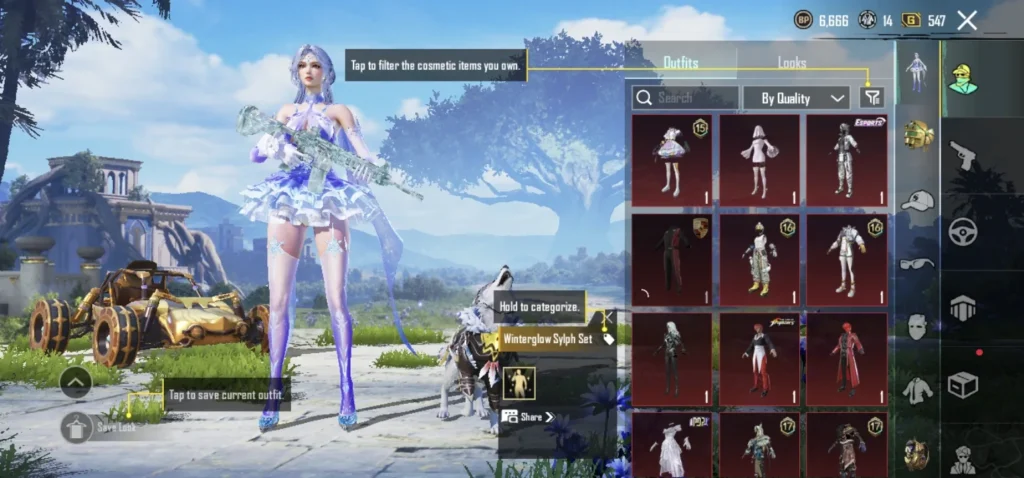Click the emote pose icon in item panel

518,383
